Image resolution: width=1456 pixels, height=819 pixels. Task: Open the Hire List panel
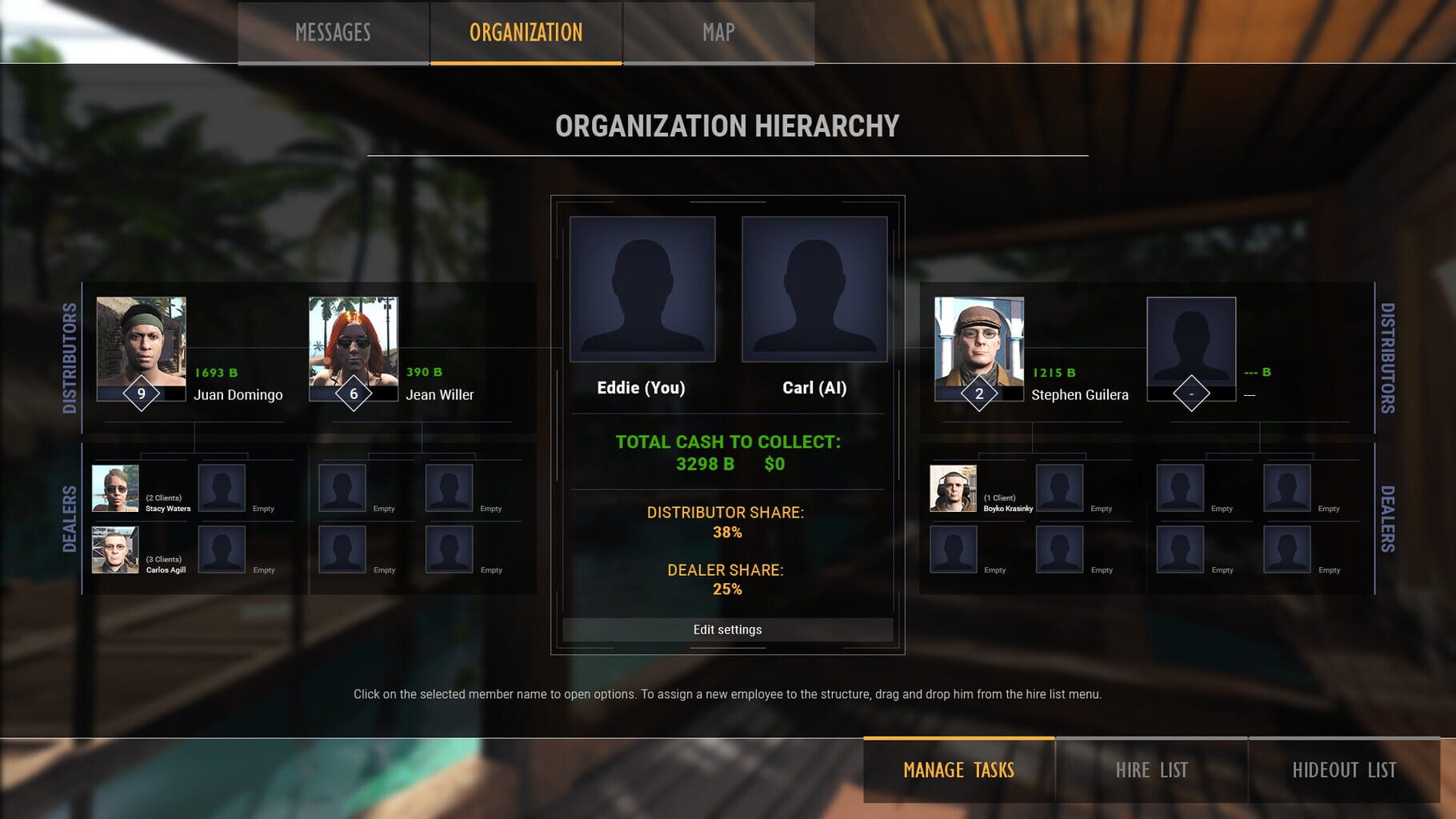(x=1153, y=769)
